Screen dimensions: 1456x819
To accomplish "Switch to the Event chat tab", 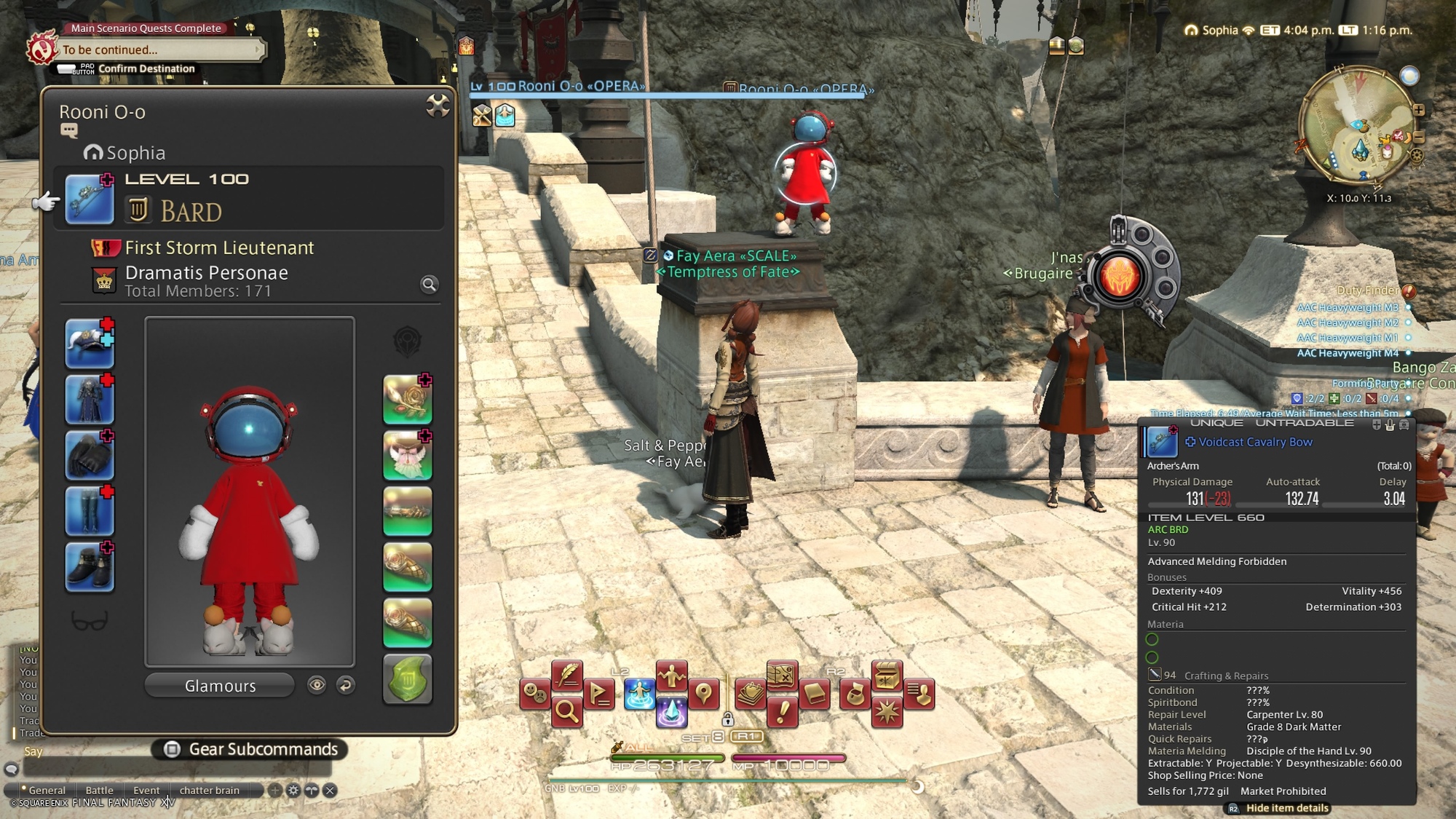I will click(x=146, y=791).
